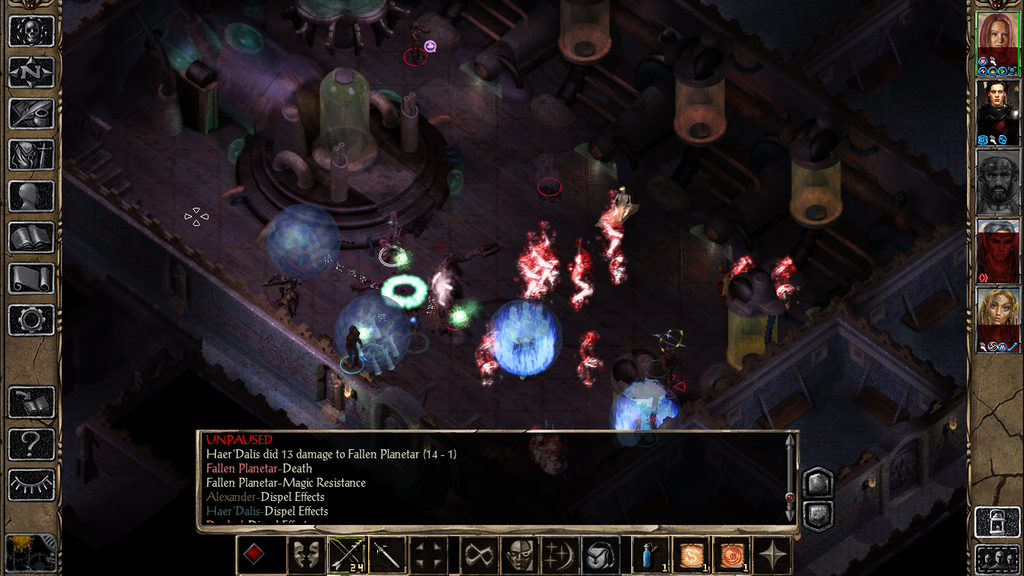Toggle party AI with the padlock button
The height and width of the screenshot is (576, 1024).
[x=997, y=522]
